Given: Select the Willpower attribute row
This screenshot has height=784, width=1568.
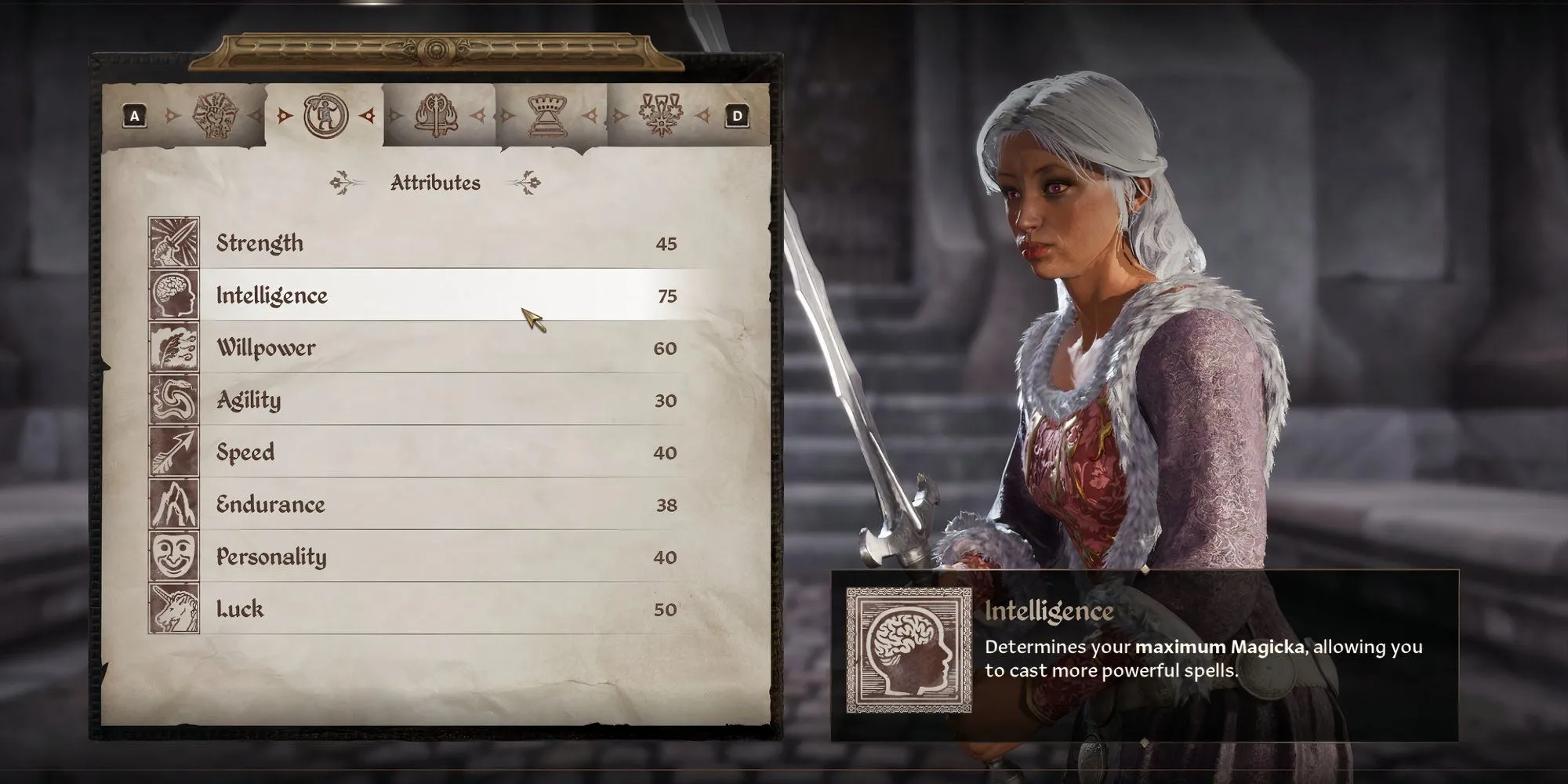Looking at the screenshot, I should tap(439, 348).
